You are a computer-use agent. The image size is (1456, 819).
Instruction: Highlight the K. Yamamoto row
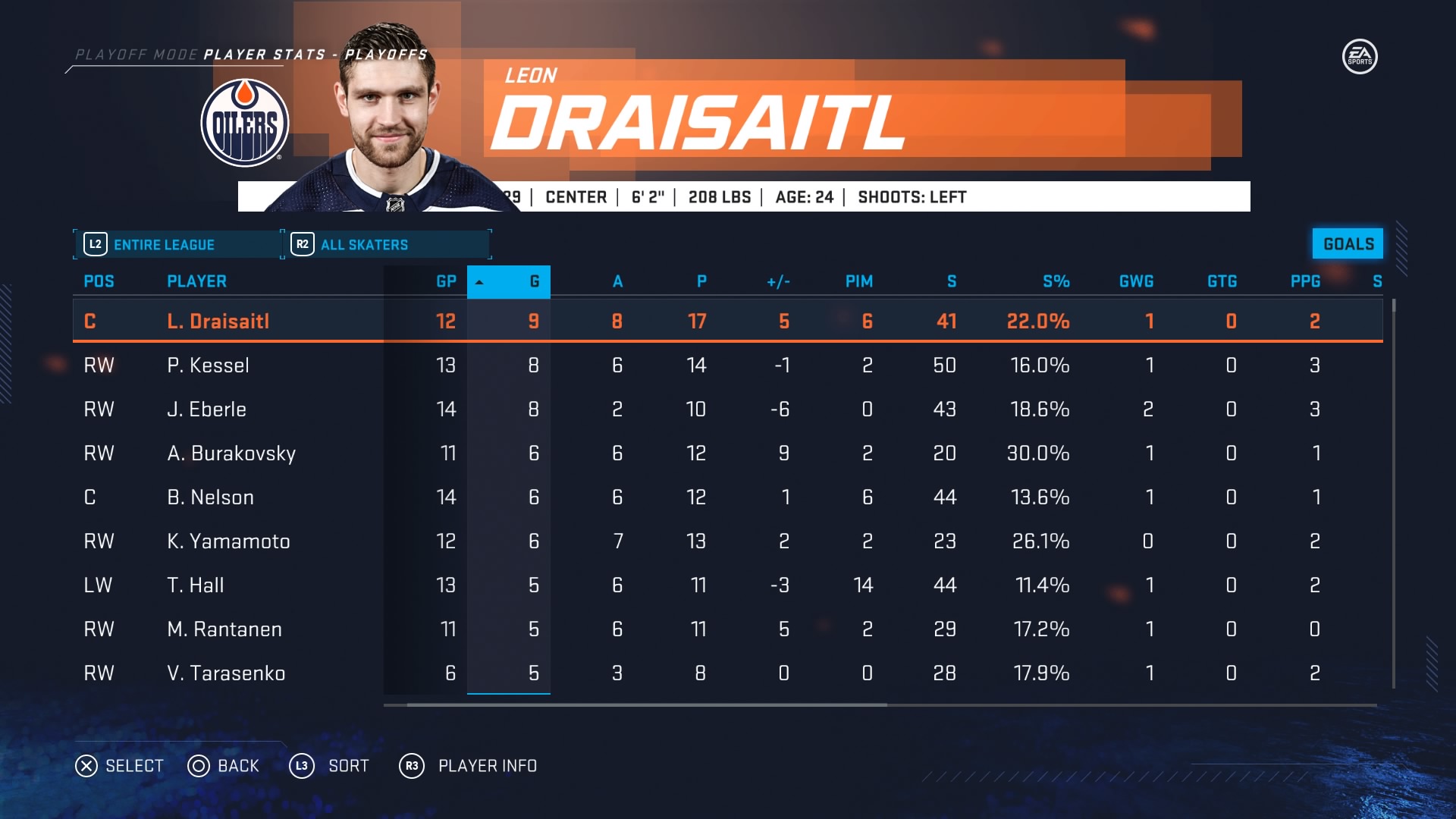tap(228, 541)
